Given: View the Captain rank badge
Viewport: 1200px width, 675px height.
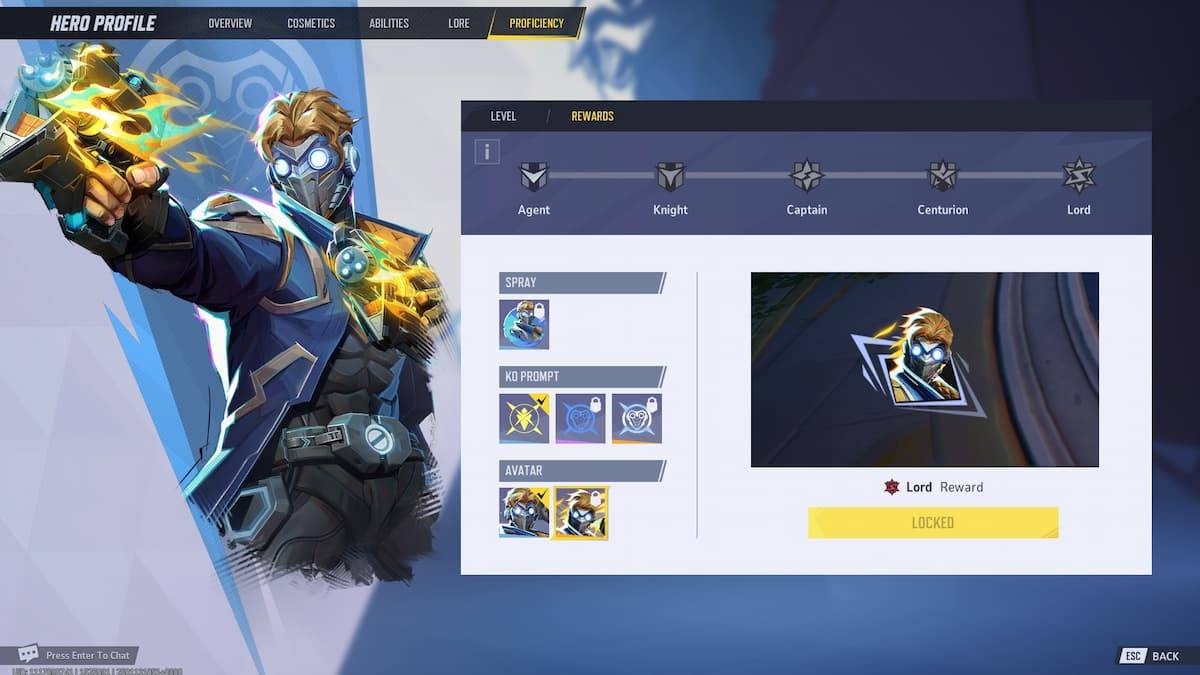Looking at the screenshot, I should click(x=806, y=177).
